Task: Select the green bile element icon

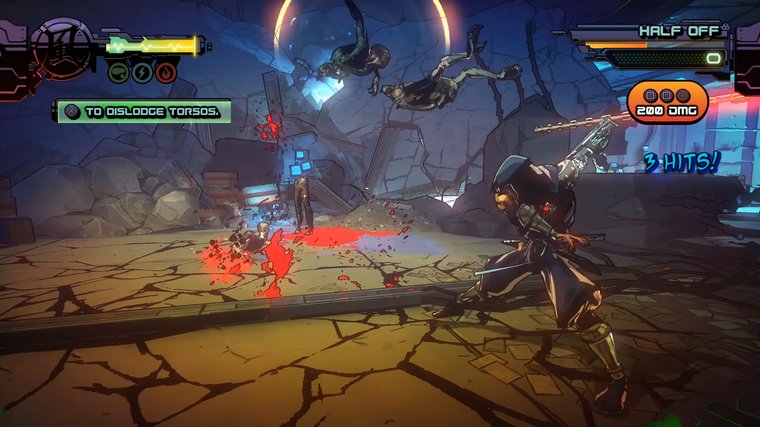Action: point(118,72)
